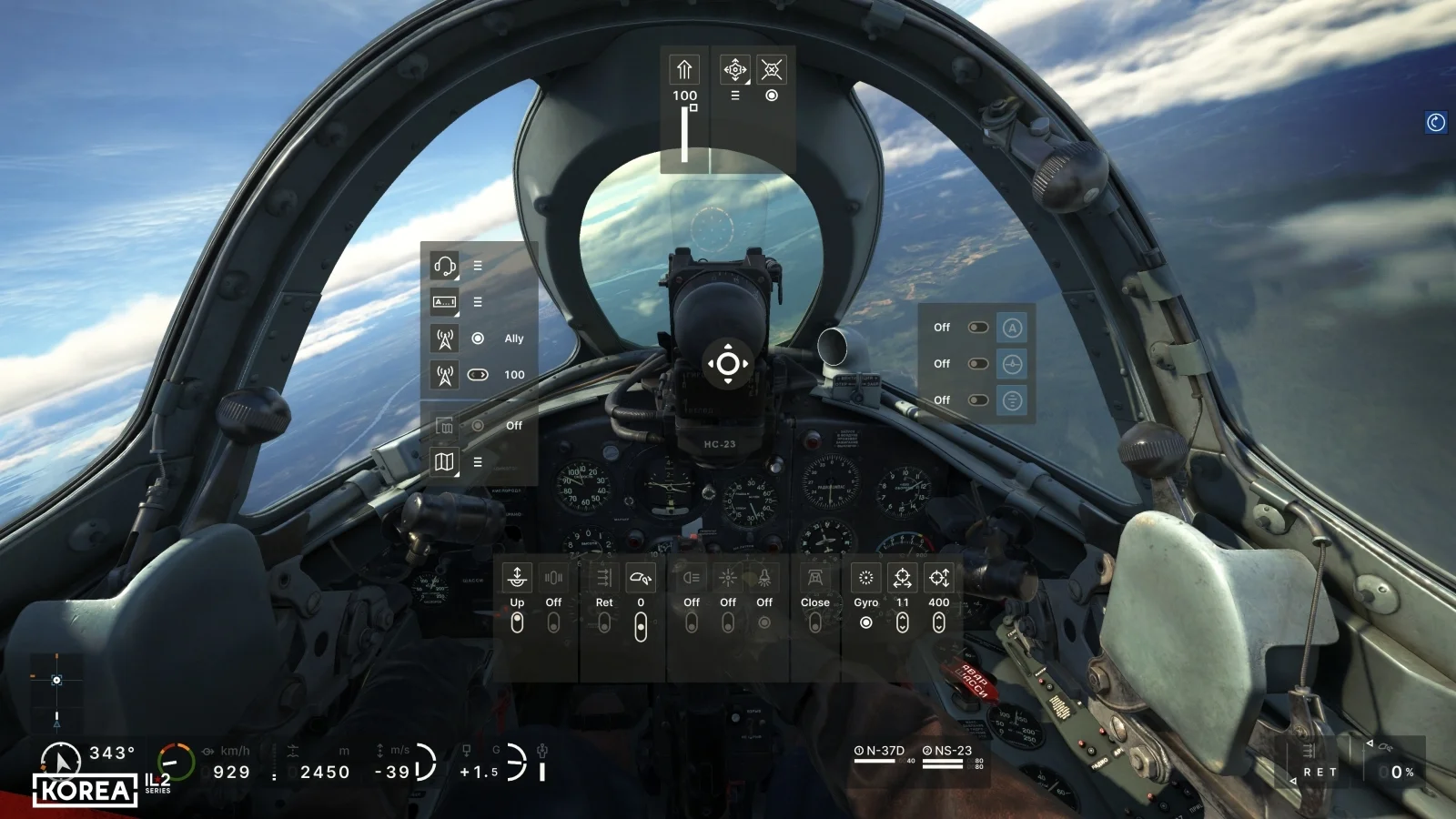The width and height of the screenshot is (1456, 819).
Task: Open the radio headset communications menu
Action: [444, 266]
